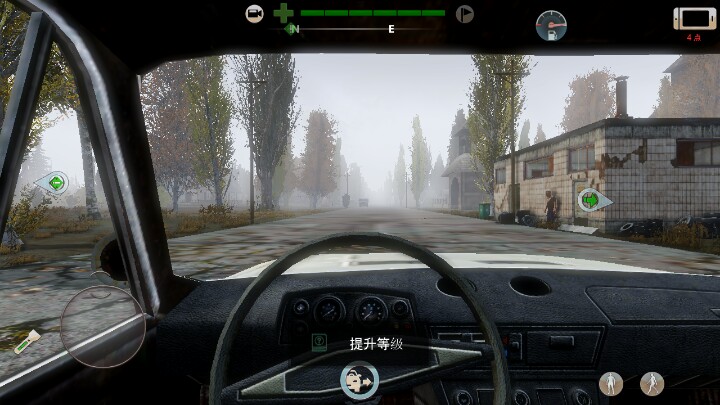Viewport: 720px width, 405px height.
Task: Activate the left stance figure button
Action: pos(612,382)
